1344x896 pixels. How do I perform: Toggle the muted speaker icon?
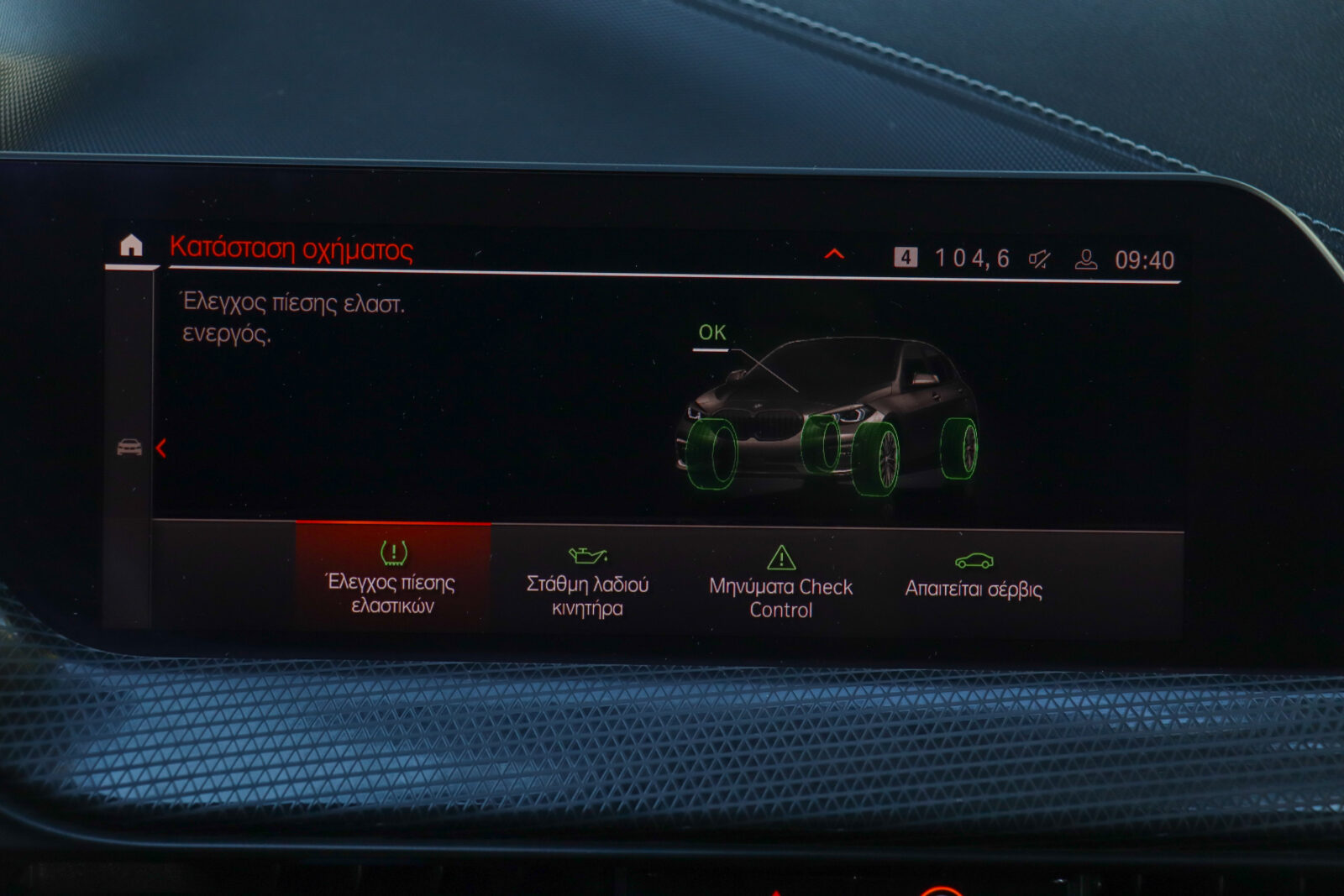tap(1039, 259)
